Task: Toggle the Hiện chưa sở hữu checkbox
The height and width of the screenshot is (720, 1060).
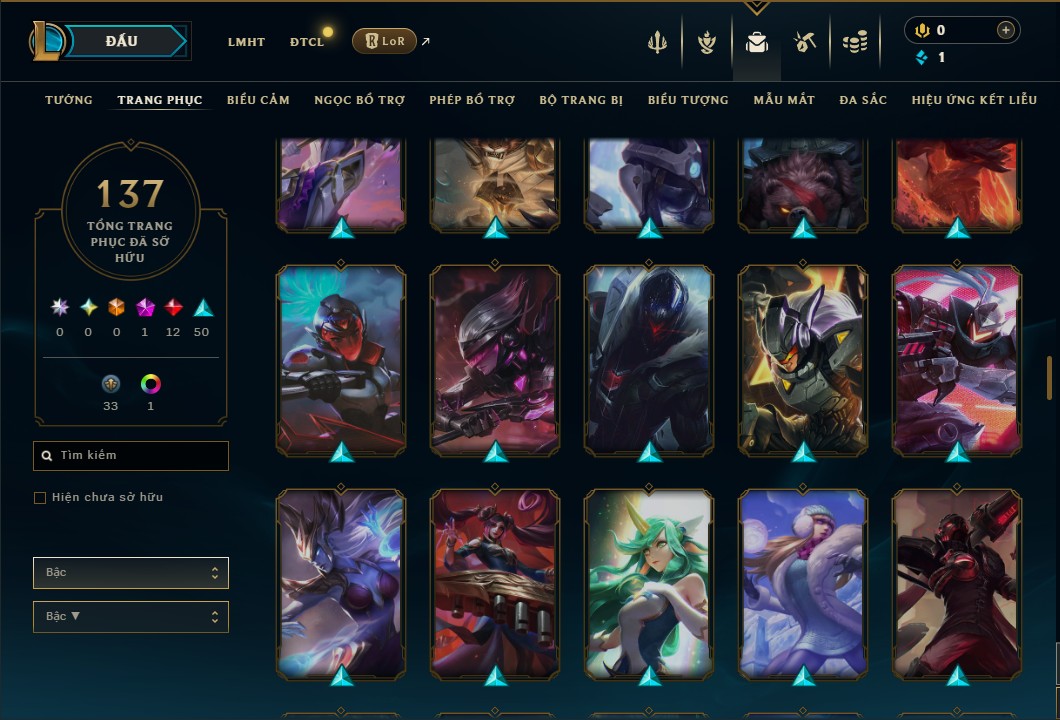Action: click(x=40, y=498)
